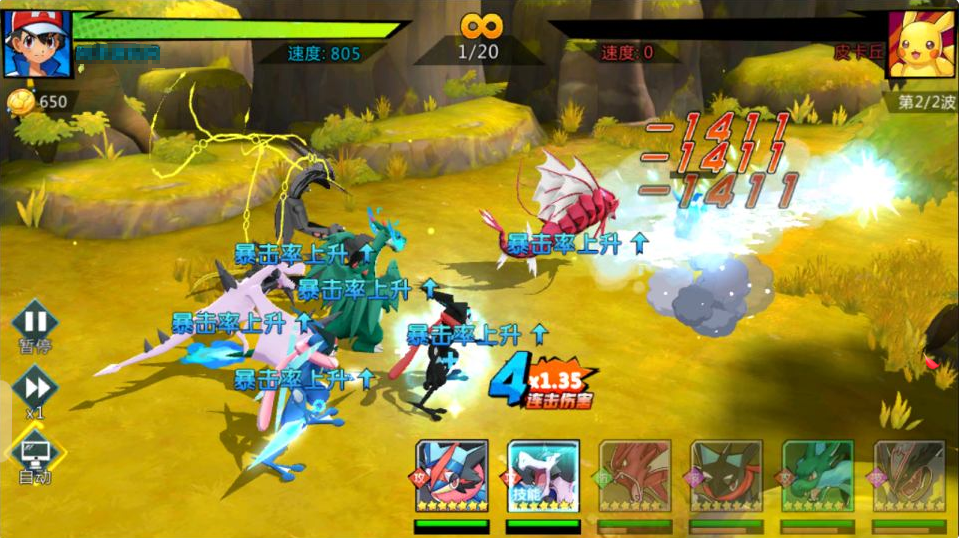Select the red Gyarados skill card
Screen dimensions: 959x538
[635, 476]
